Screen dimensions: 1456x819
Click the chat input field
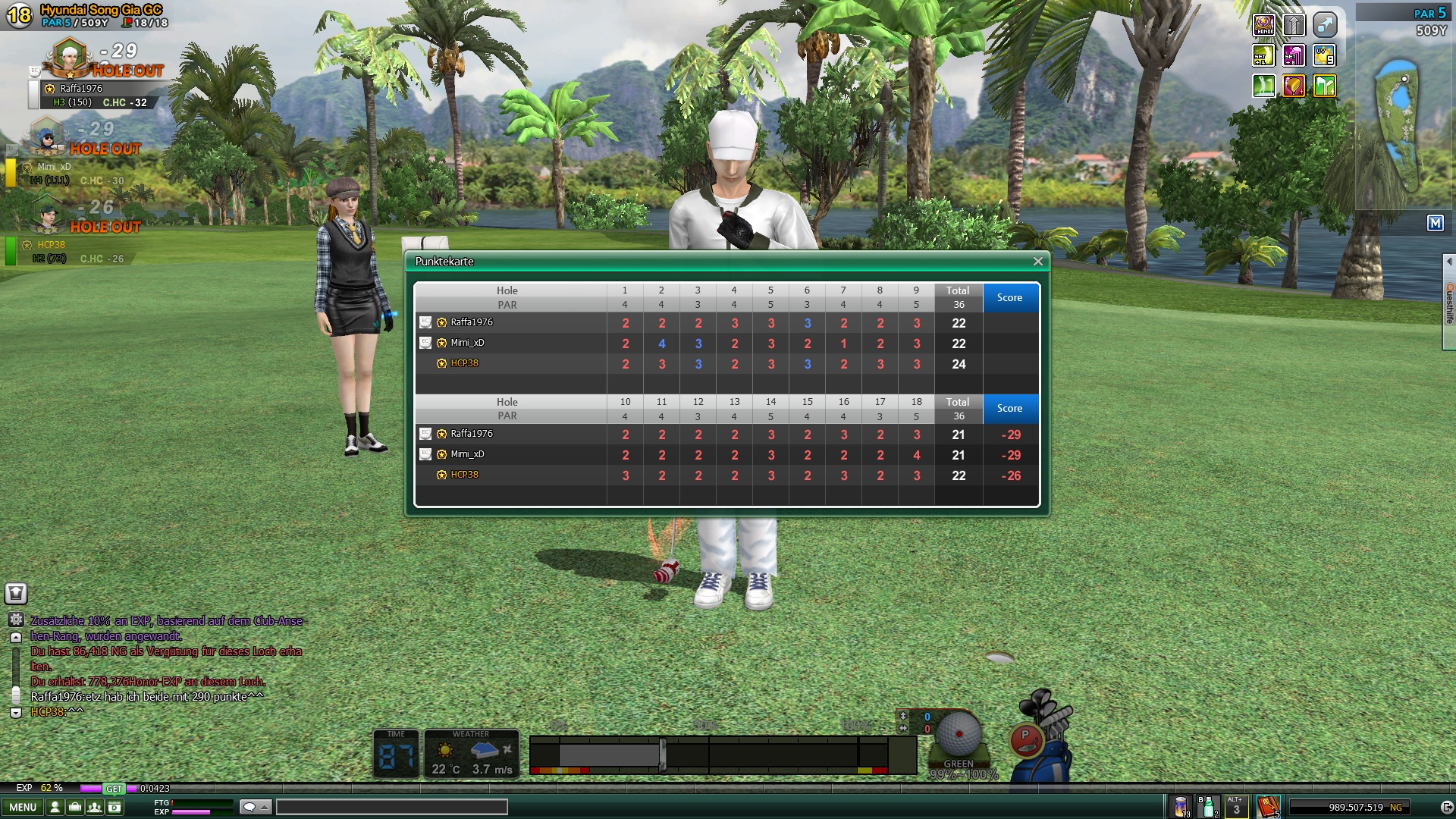click(x=391, y=807)
